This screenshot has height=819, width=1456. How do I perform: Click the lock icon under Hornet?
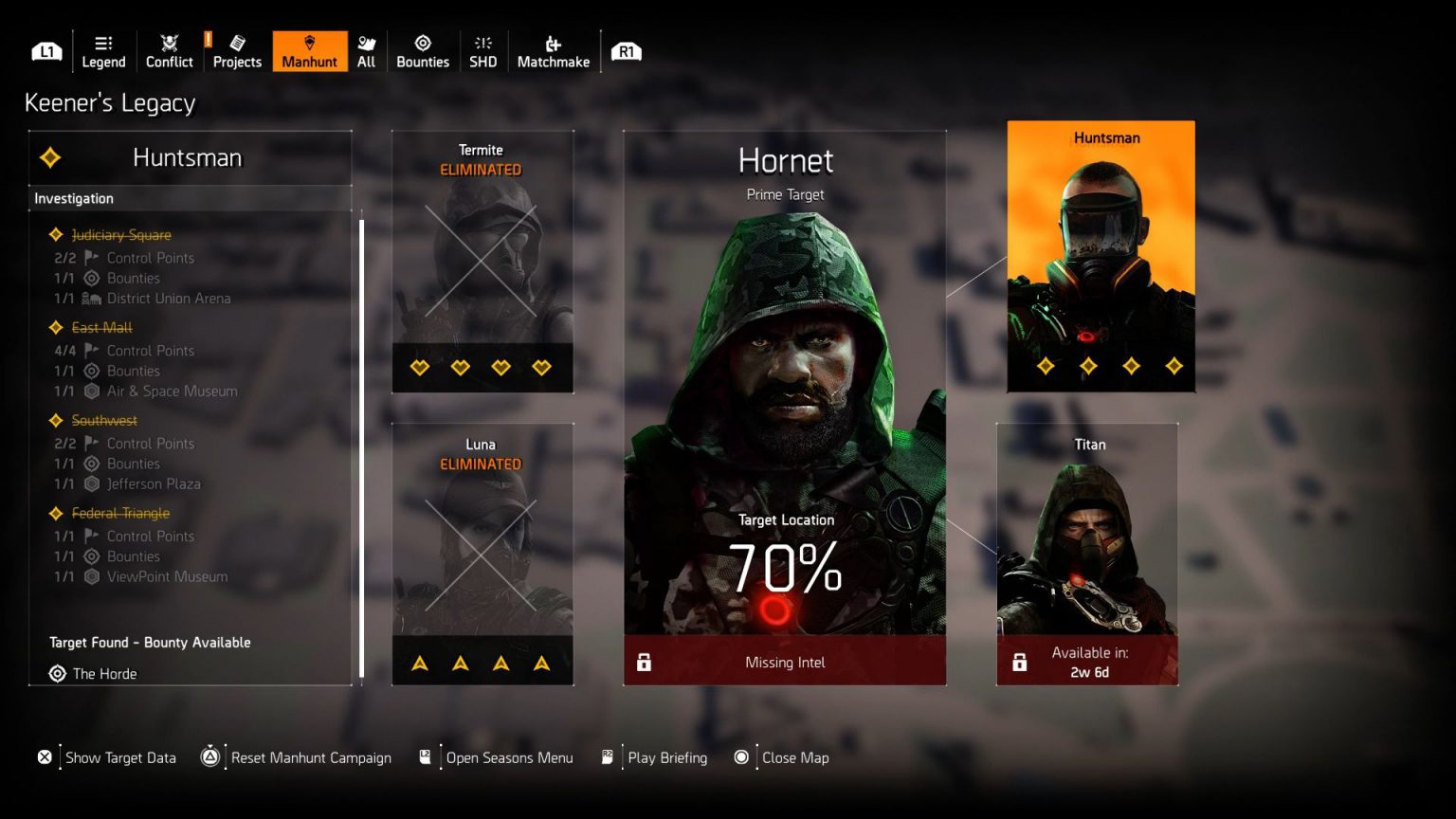click(x=645, y=663)
